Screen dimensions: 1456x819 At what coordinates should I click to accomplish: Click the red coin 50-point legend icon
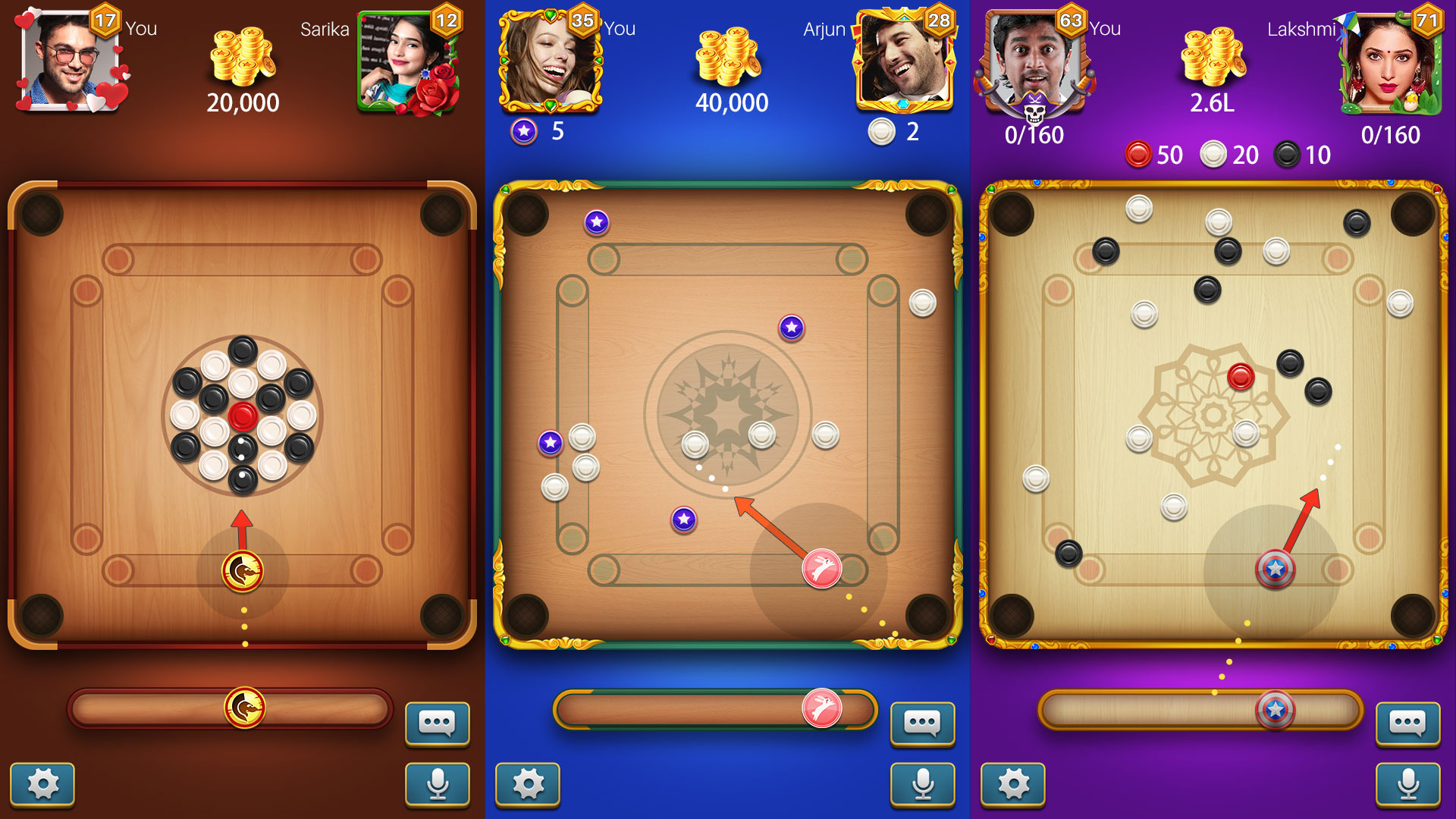1138,154
